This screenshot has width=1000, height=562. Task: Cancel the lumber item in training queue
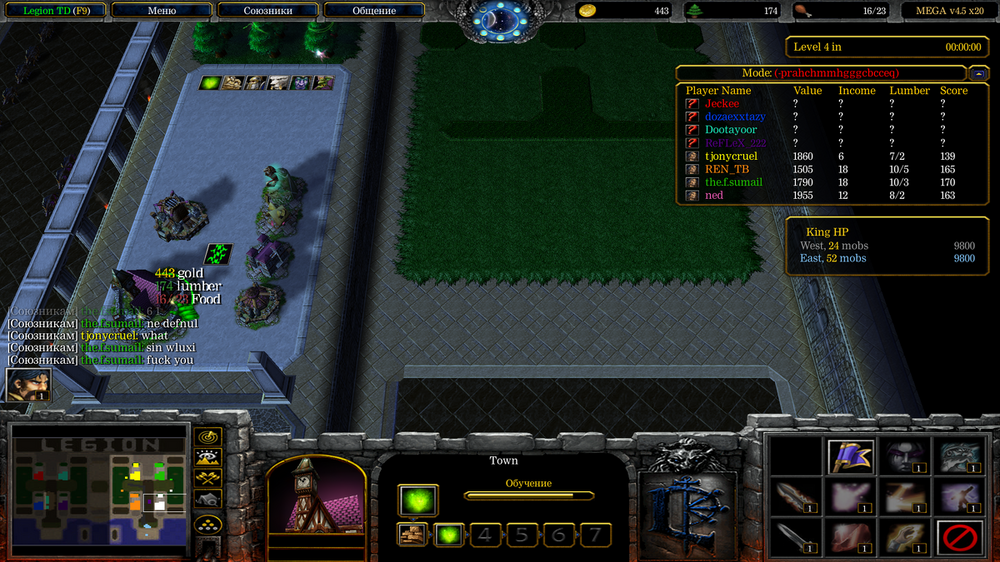click(411, 535)
